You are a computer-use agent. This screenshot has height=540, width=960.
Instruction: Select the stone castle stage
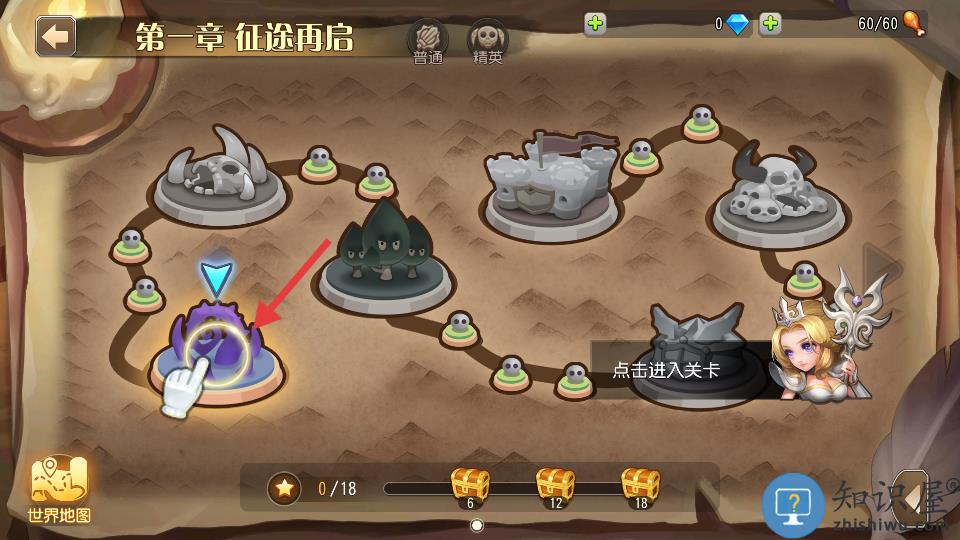click(551, 185)
